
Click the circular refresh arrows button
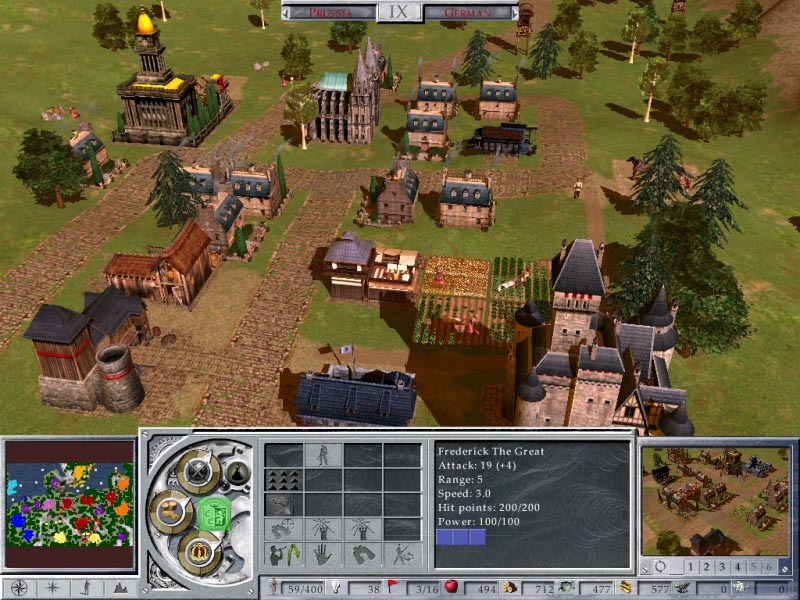(661, 567)
